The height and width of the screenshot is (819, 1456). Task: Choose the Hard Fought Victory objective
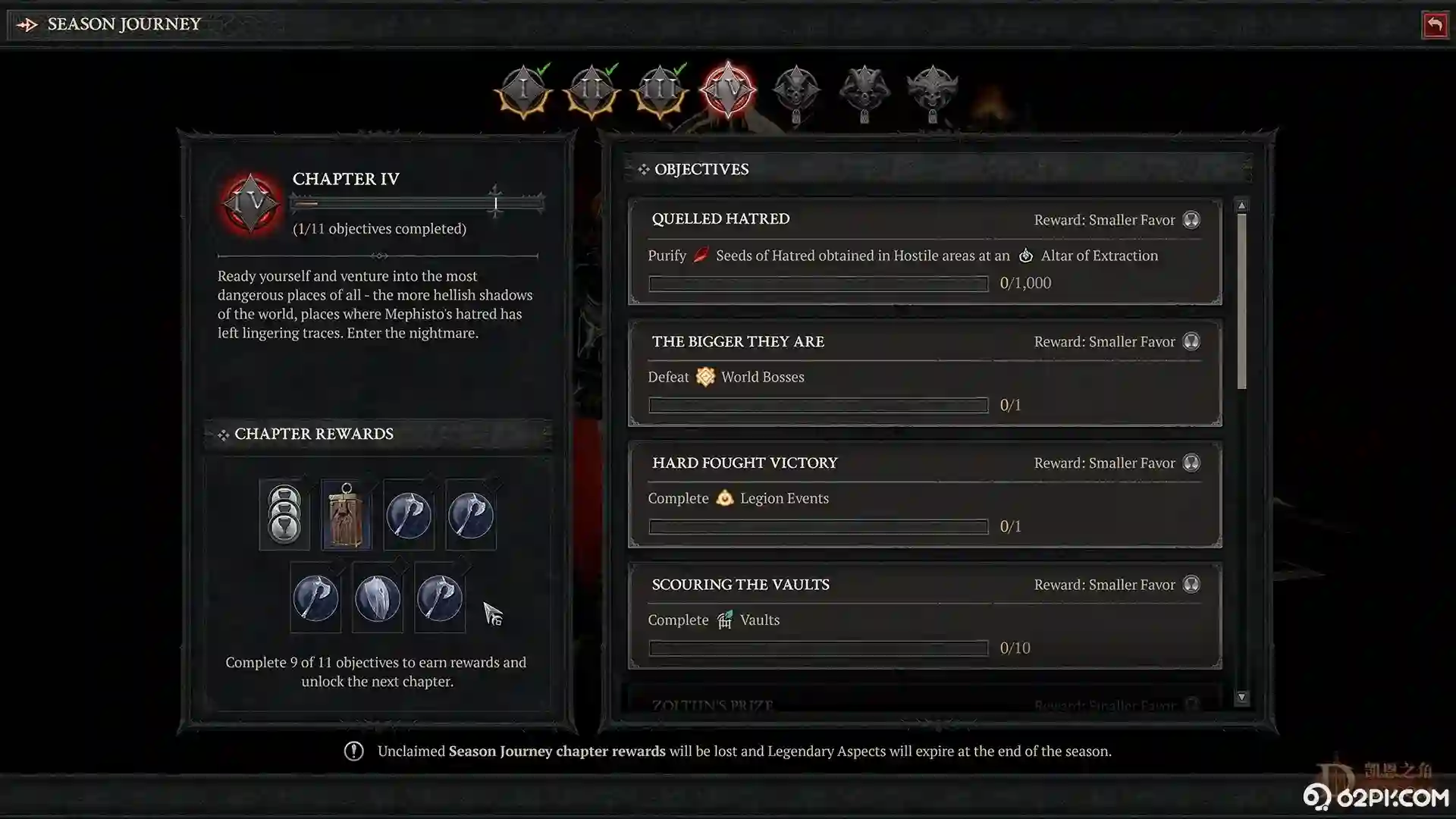(924, 494)
